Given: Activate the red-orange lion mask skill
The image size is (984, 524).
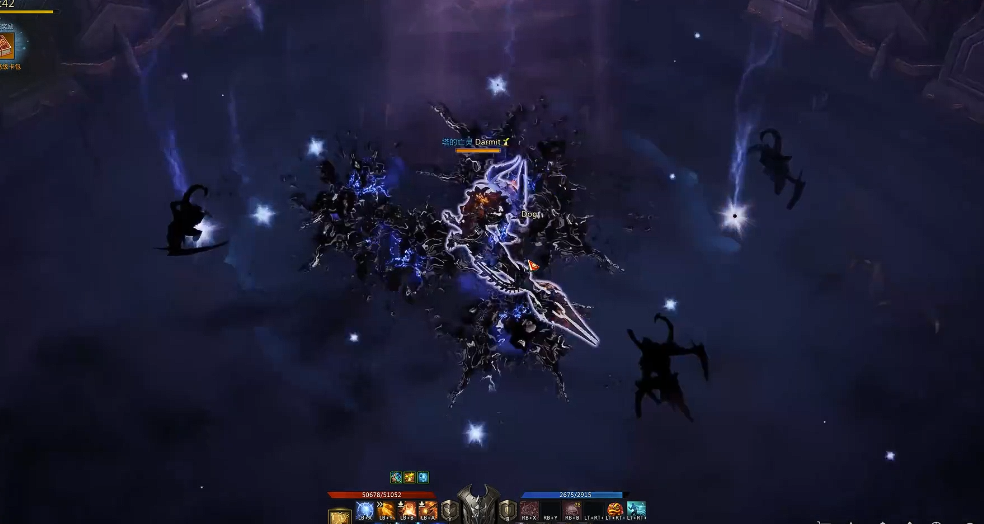Looking at the screenshot, I should point(615,511).
